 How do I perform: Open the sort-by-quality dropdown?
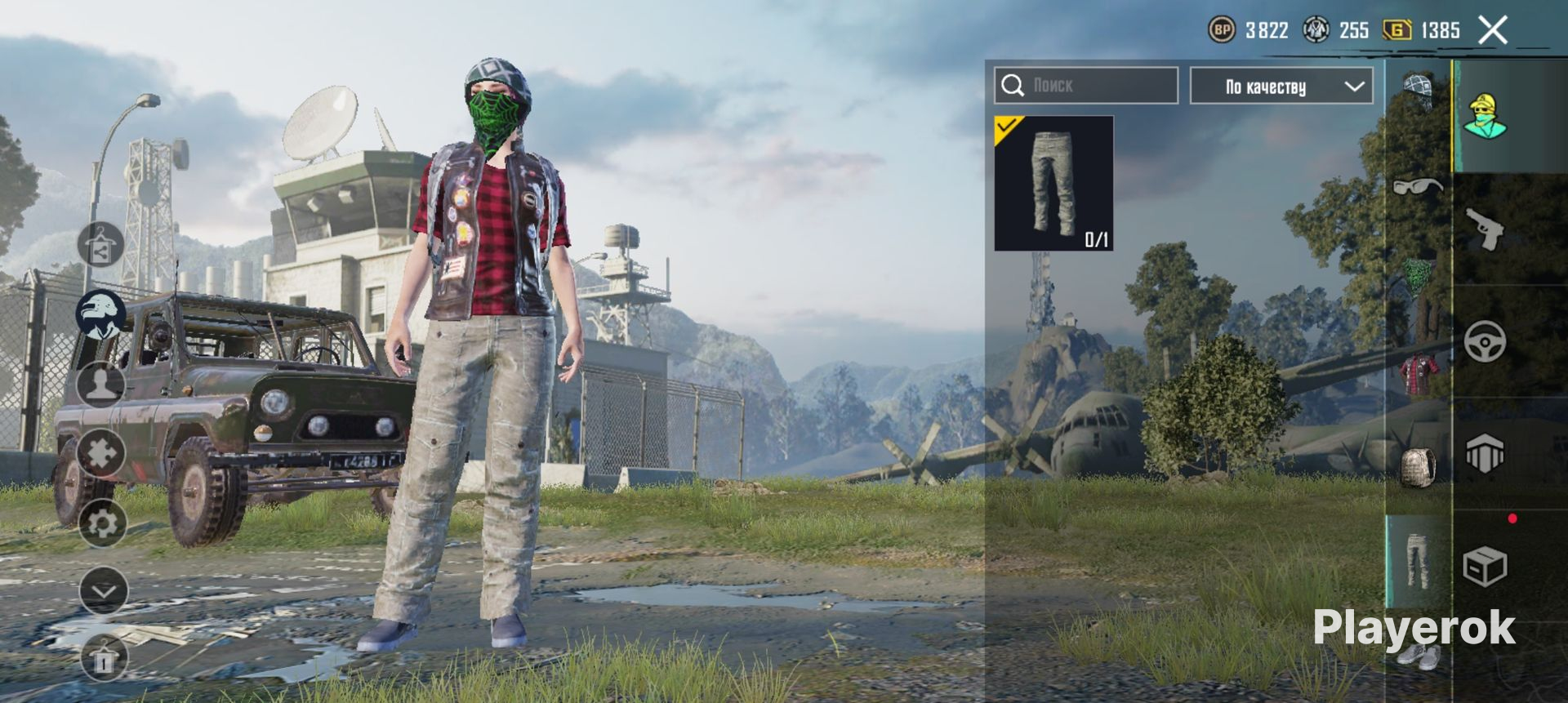(x=1281, y=87)
